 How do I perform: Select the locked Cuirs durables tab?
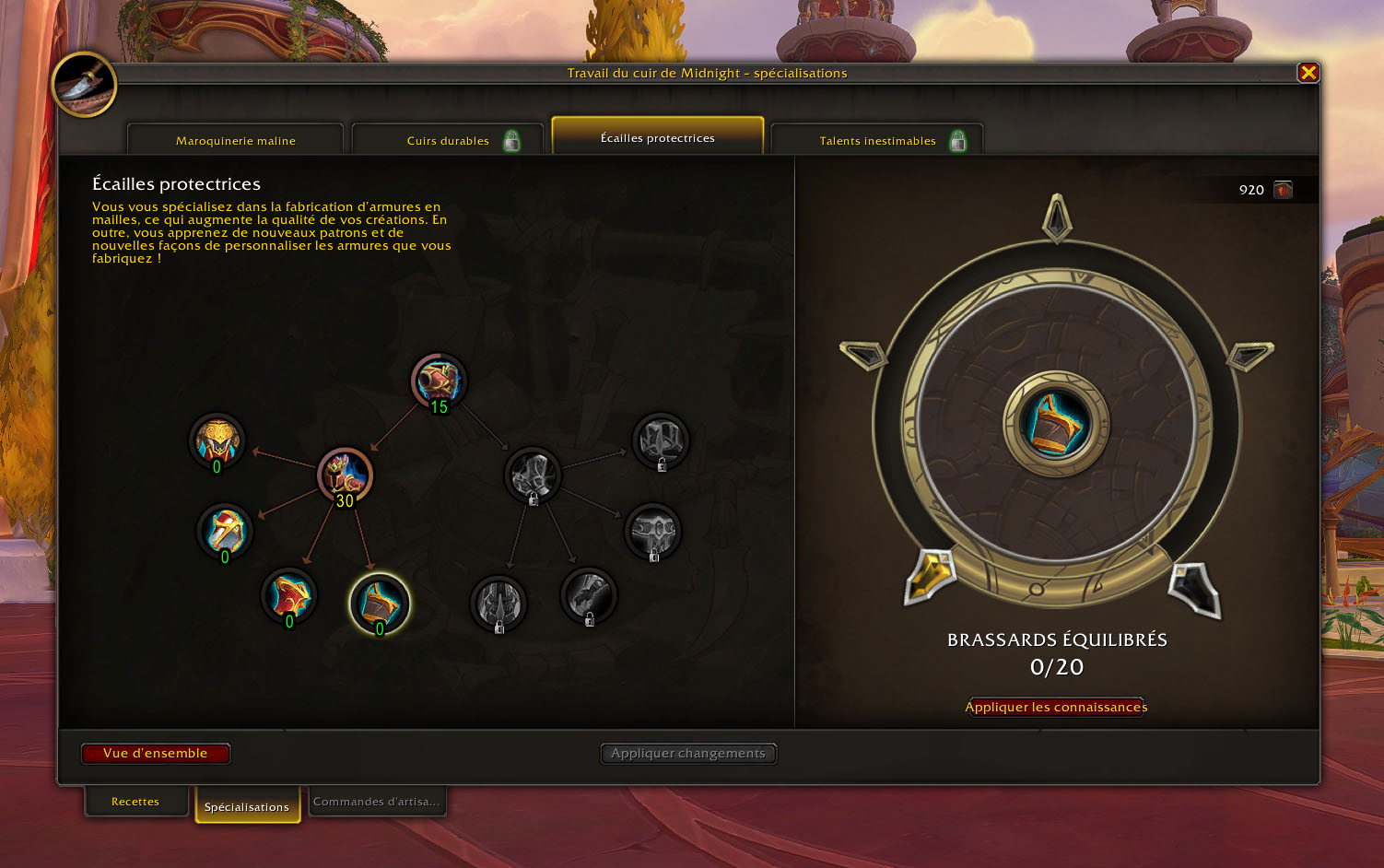click(448, 140)
